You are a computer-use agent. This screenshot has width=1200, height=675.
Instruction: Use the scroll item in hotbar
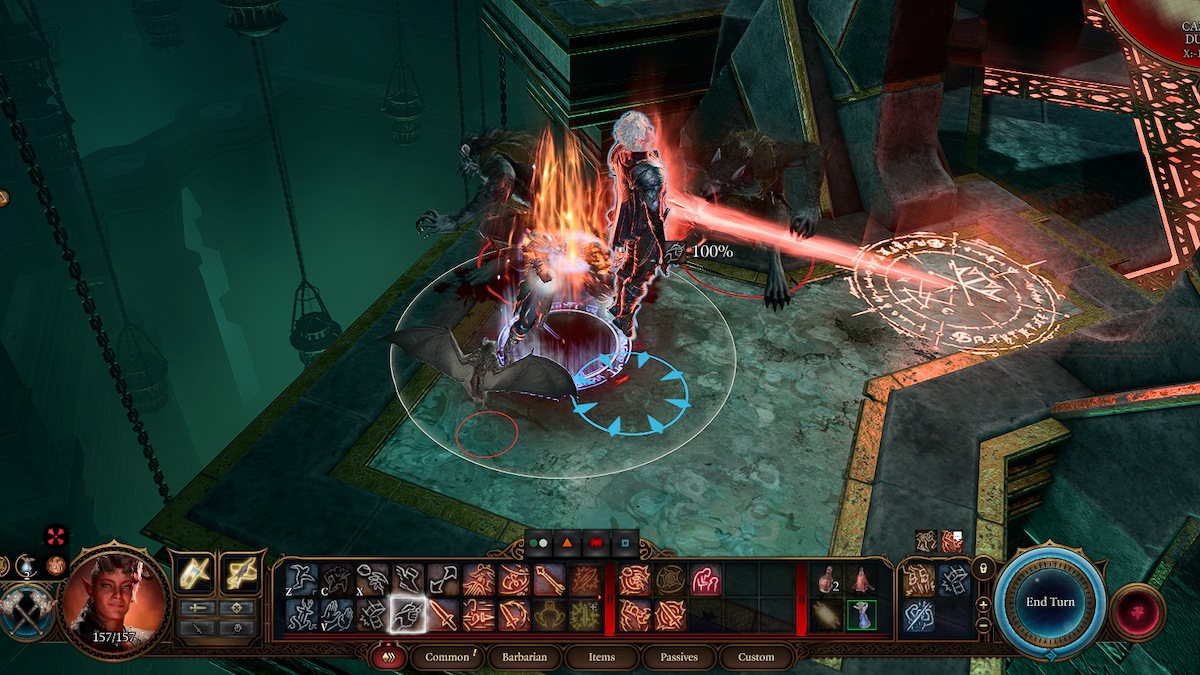[826, 615]
